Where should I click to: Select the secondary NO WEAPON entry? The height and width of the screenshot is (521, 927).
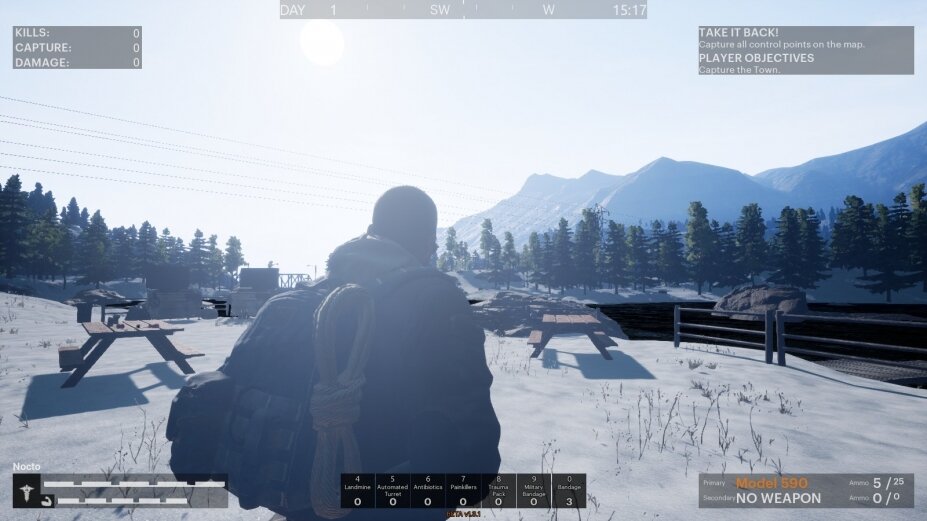pos(778,498)
